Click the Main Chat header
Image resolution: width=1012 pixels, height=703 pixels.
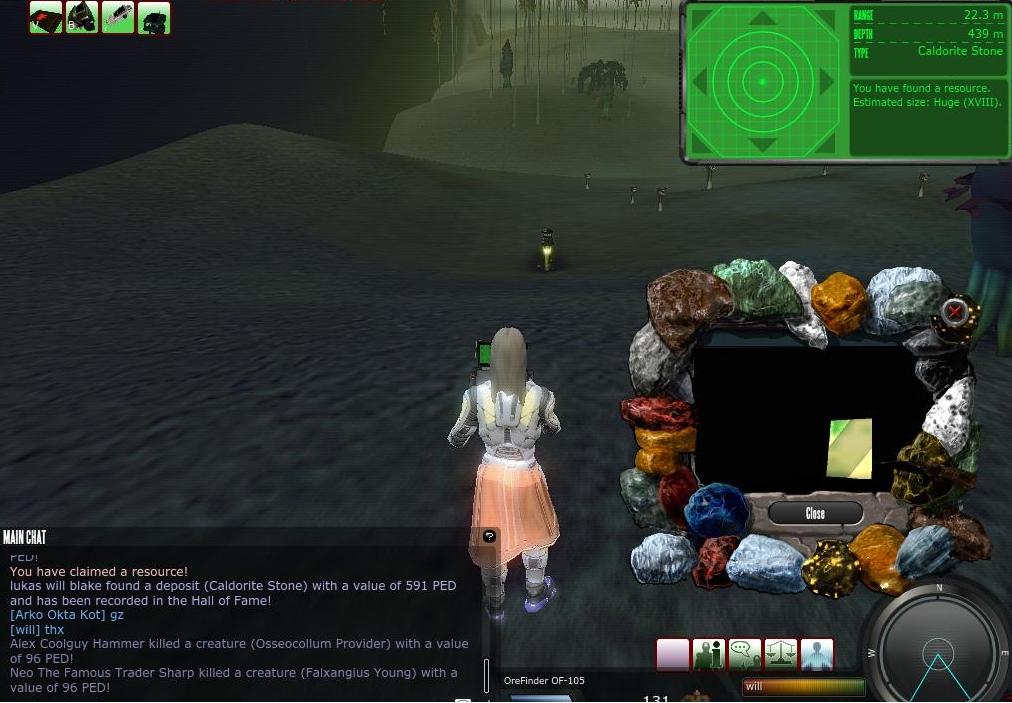25,538
